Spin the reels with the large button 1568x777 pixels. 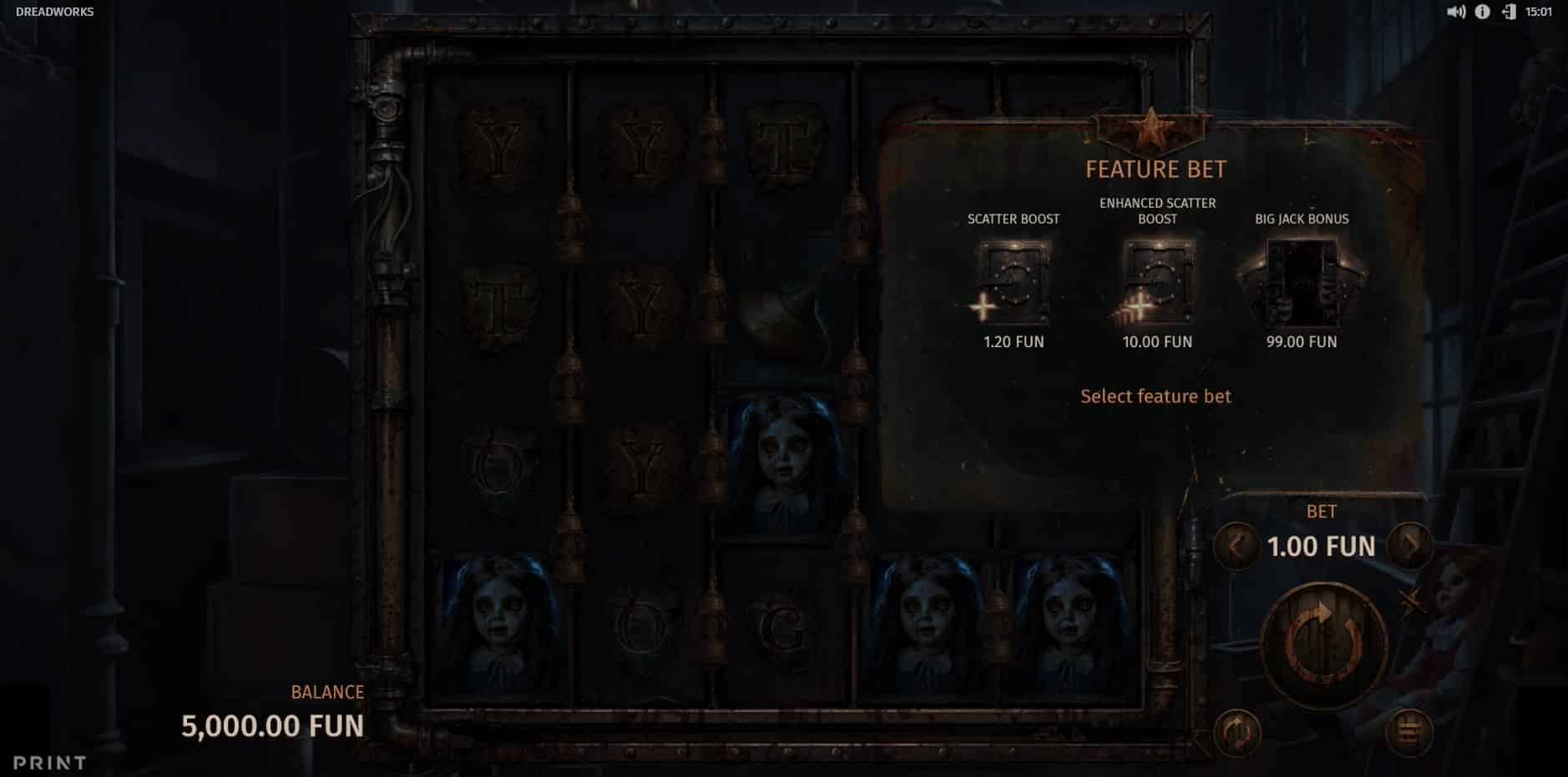[x=1324, y=644]
